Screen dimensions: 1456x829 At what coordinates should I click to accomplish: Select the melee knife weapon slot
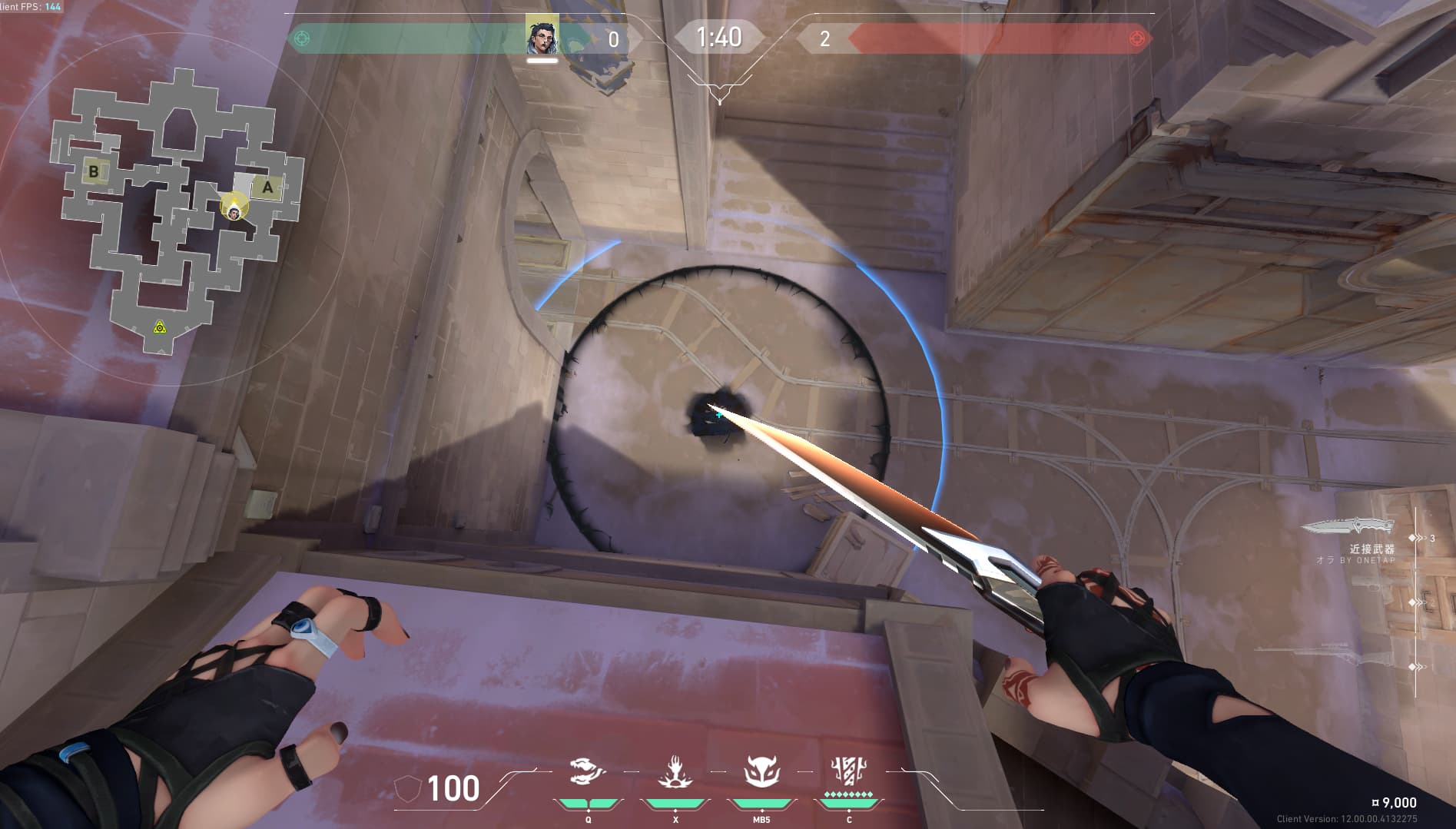point(1348,527)
